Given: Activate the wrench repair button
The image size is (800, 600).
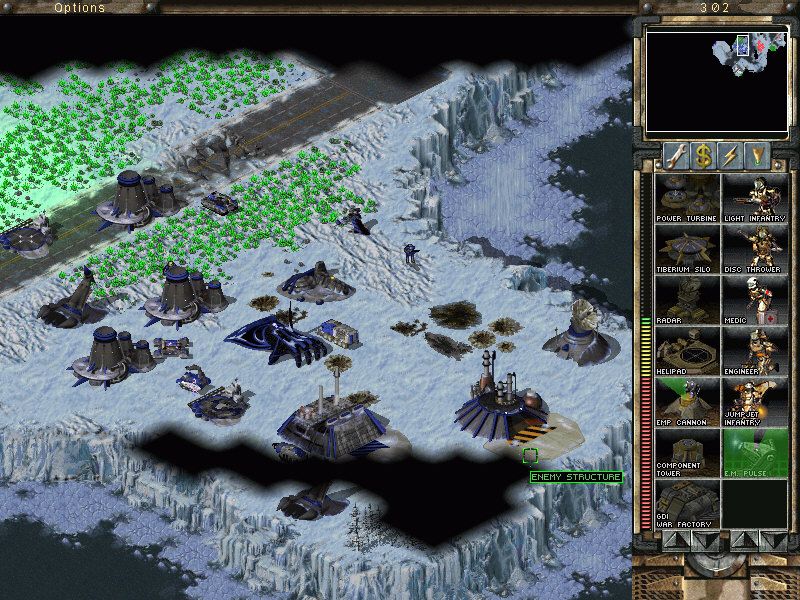Looking at the screenshot, I should point(673,156).
